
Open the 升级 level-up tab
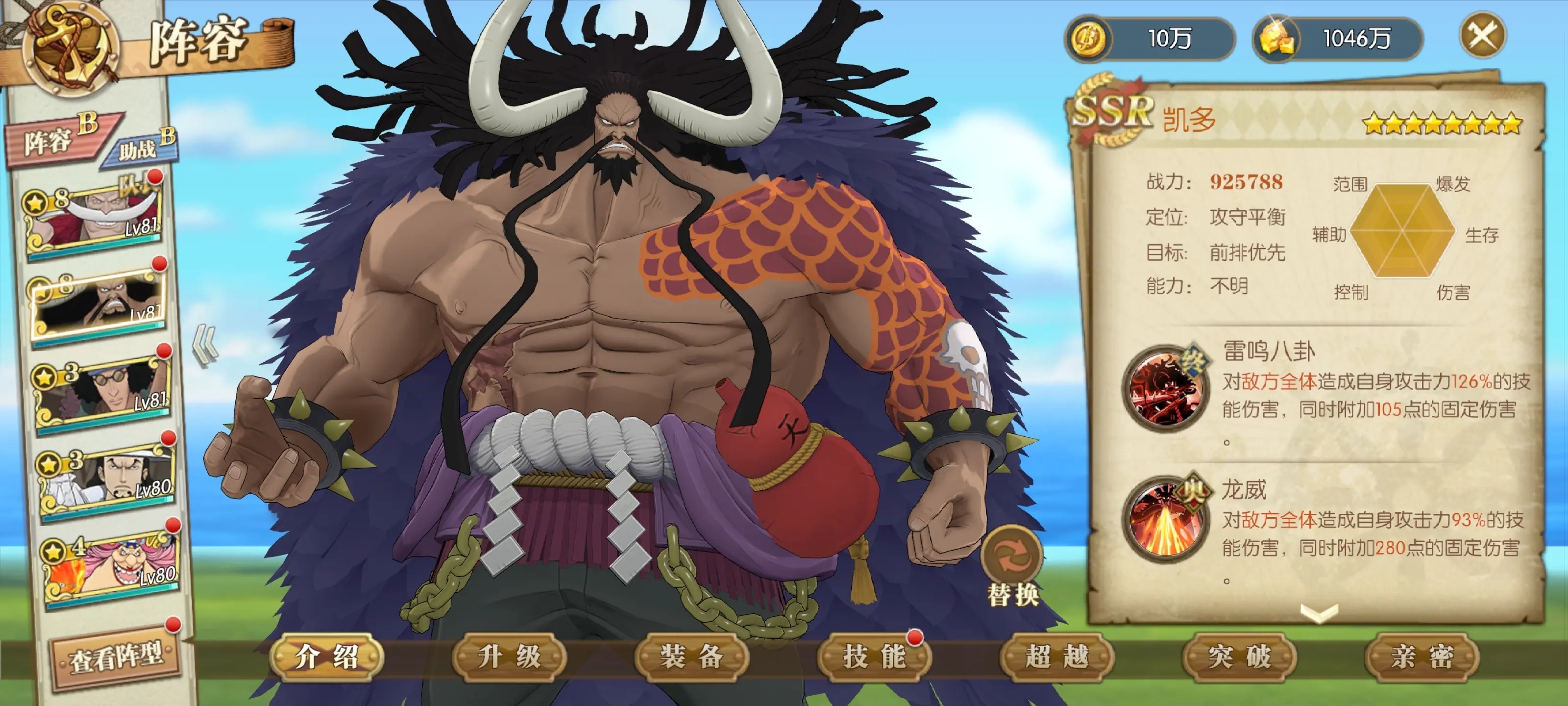[510, 656]
